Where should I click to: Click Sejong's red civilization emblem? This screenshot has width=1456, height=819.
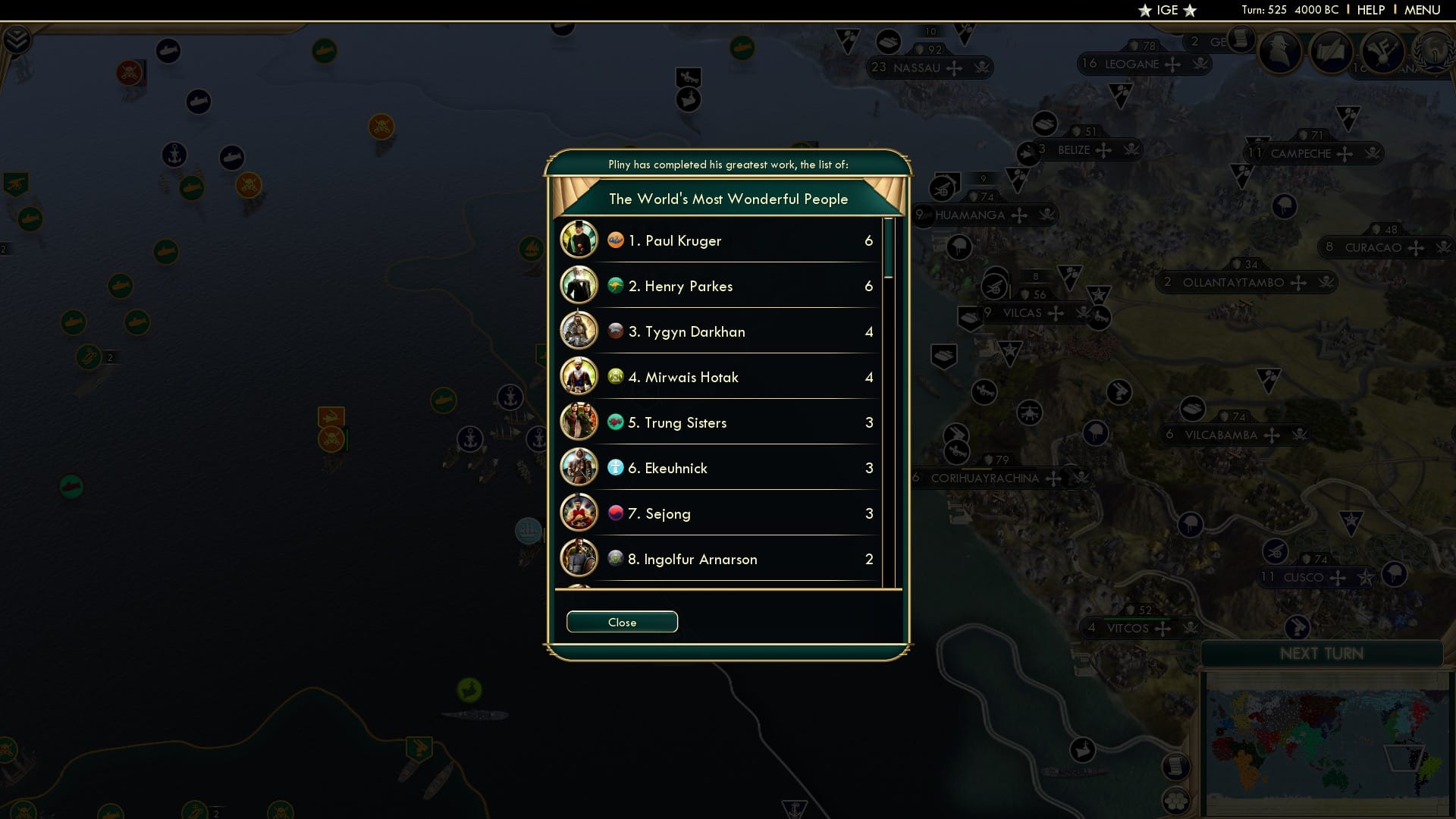pos(614,513)
